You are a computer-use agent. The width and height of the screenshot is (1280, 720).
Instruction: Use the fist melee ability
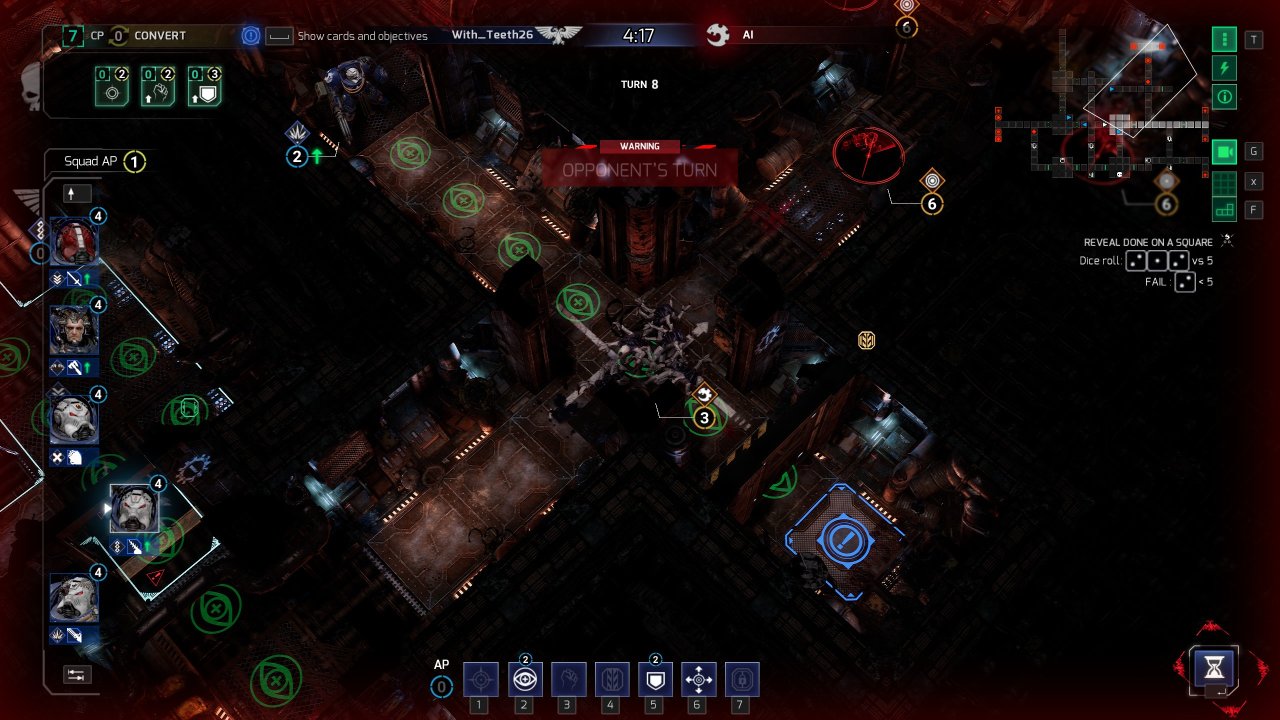pos(567,680)
